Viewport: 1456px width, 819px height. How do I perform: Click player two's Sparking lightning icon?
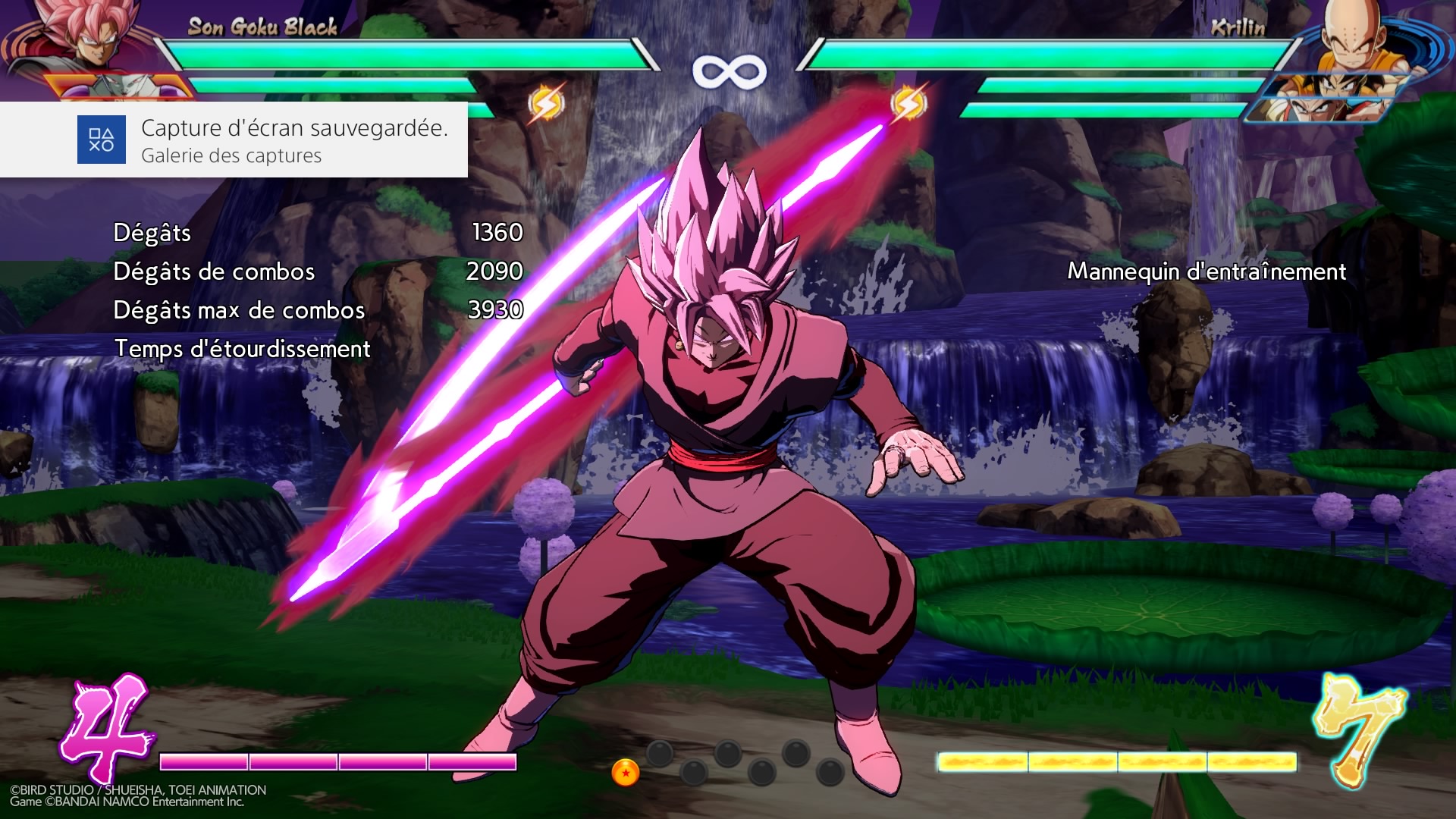point(908,104)
